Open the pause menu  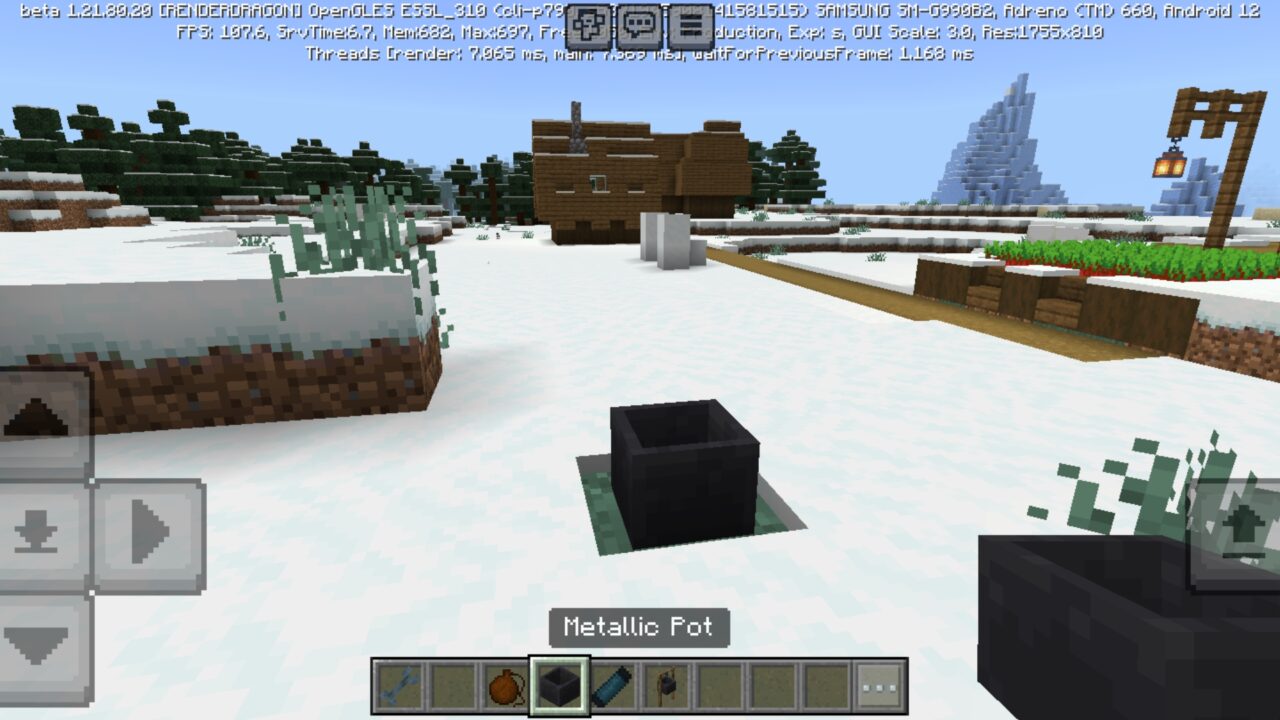point(691,27)
